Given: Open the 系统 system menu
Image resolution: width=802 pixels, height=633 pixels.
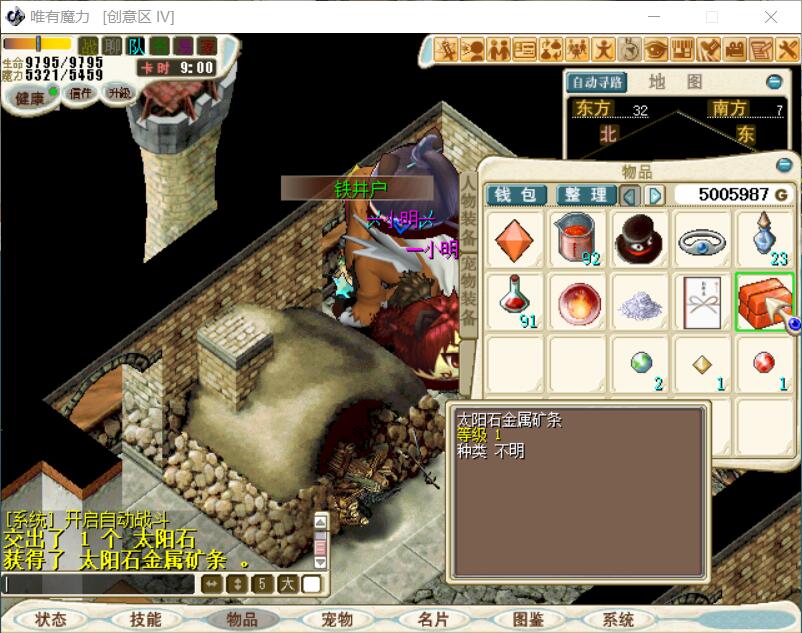Looking at the screenshot, I should (618, 619).
